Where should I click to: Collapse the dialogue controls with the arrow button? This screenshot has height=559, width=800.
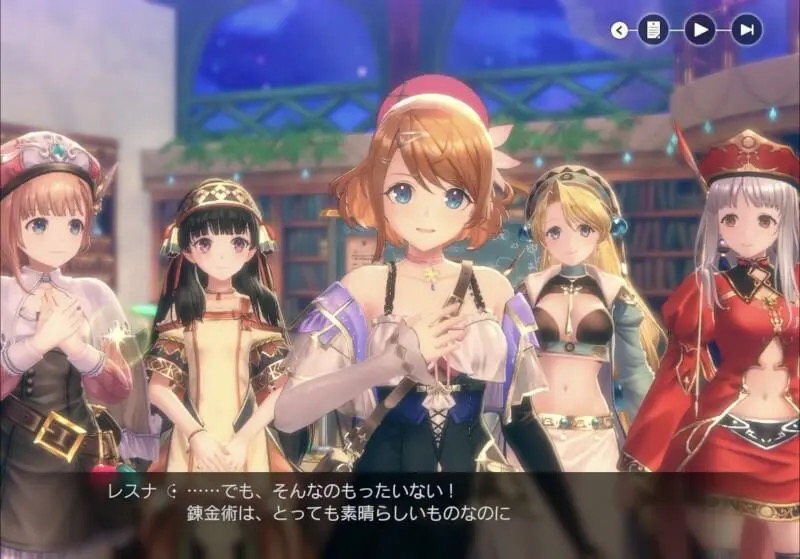point(619,30)
